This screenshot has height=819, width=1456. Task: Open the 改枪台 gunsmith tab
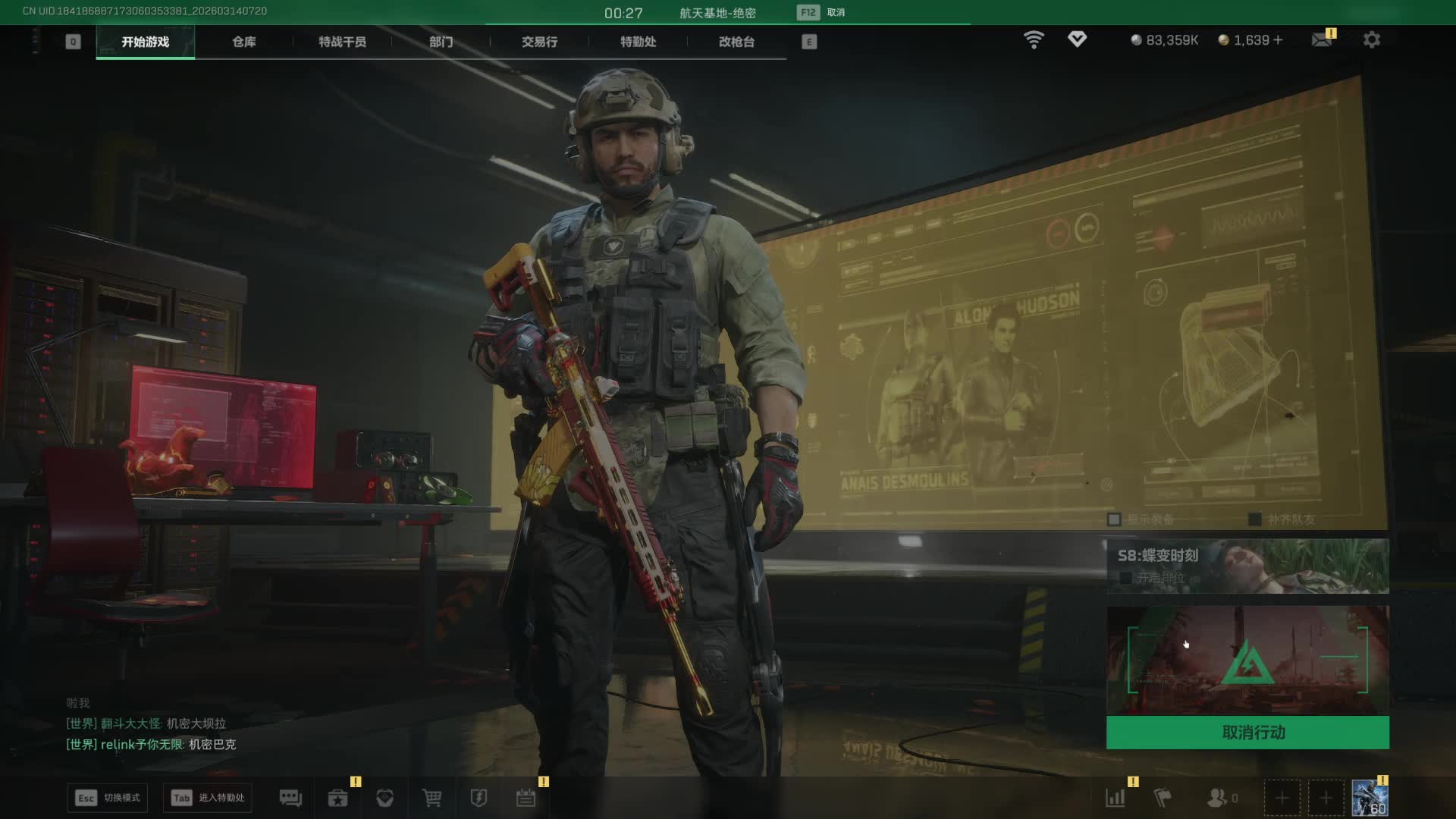coord(736,42)
